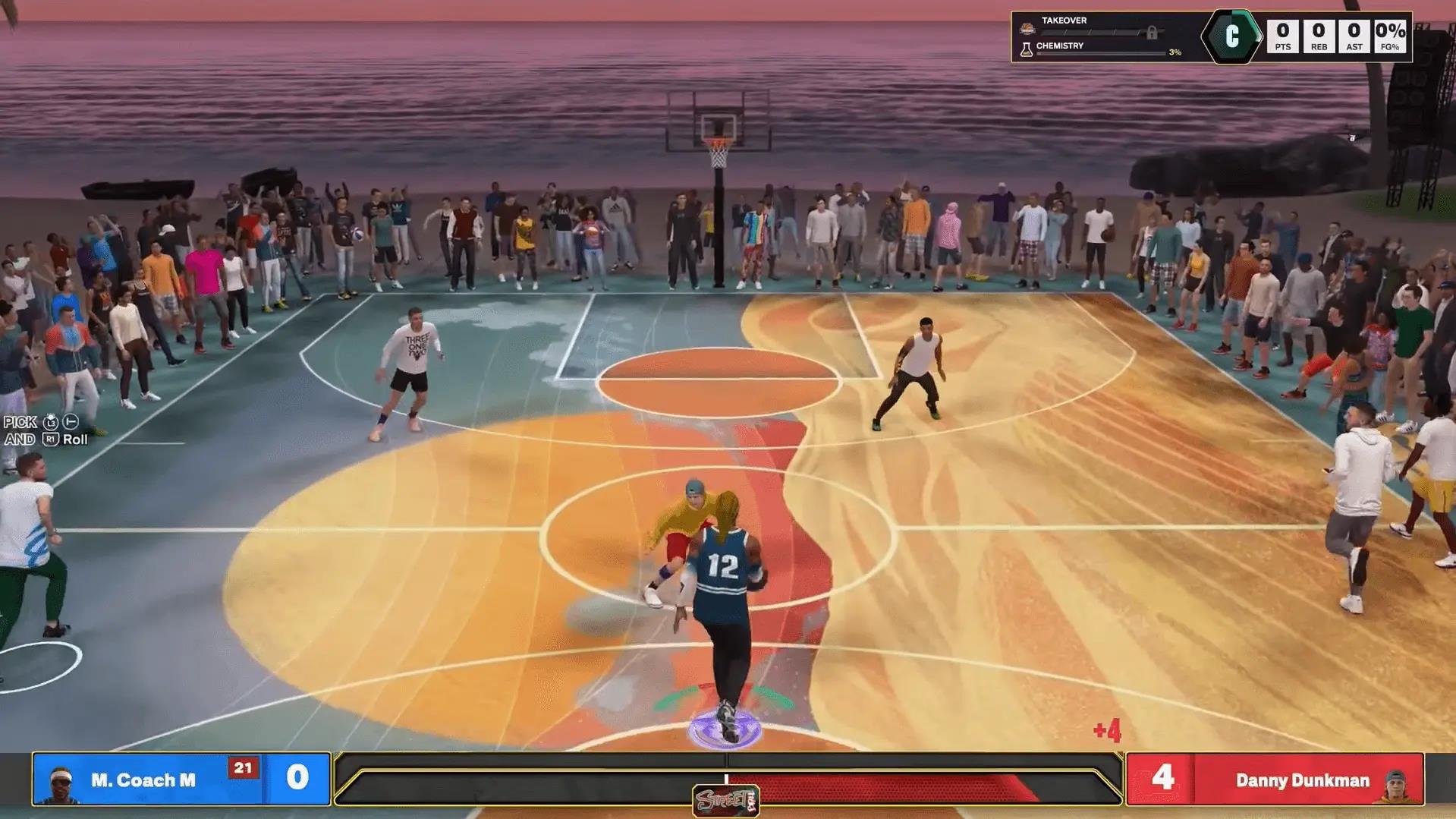
Task: Click the teammate grade C badge
Action: pyautogui.click(x=1231, y=36)
